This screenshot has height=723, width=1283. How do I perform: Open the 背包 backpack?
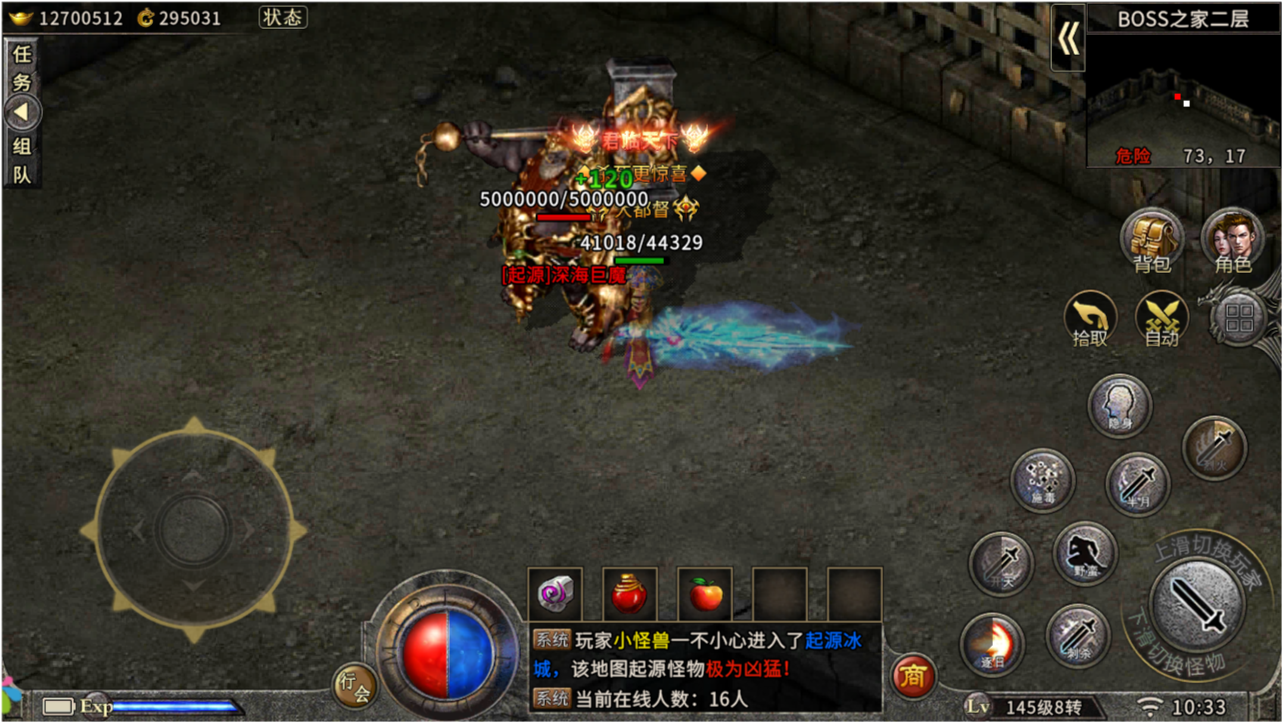point(1152,240)
